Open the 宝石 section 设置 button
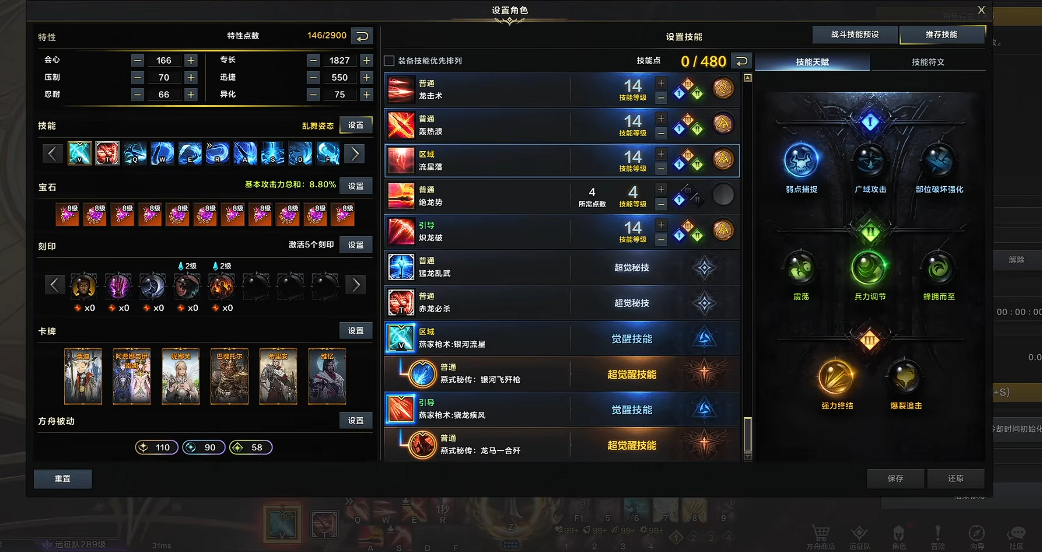Screen dimensions: 1042x552 coord(356,185)
